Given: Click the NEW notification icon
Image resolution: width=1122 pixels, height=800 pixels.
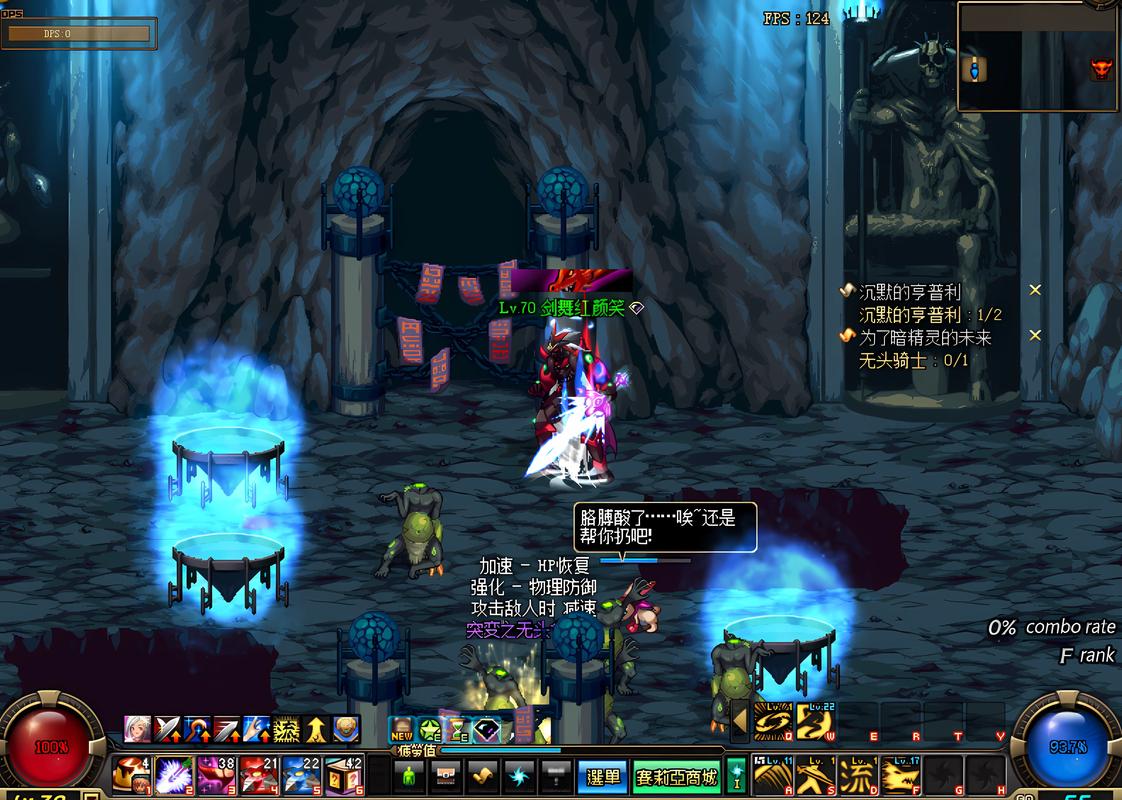Looking at the screenshot, I should click(401, 729).
